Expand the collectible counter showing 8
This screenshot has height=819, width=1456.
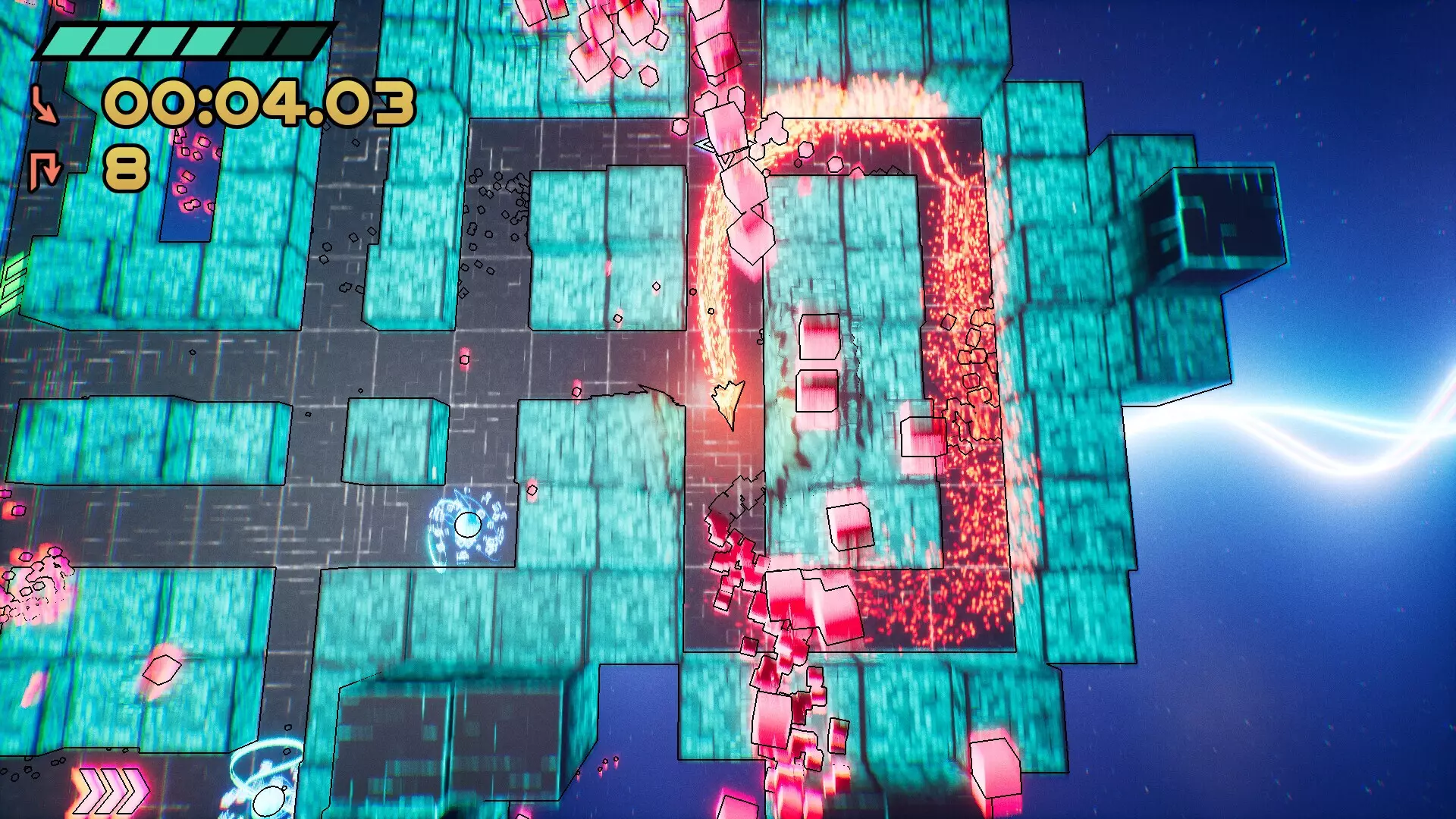pos(125,168)
